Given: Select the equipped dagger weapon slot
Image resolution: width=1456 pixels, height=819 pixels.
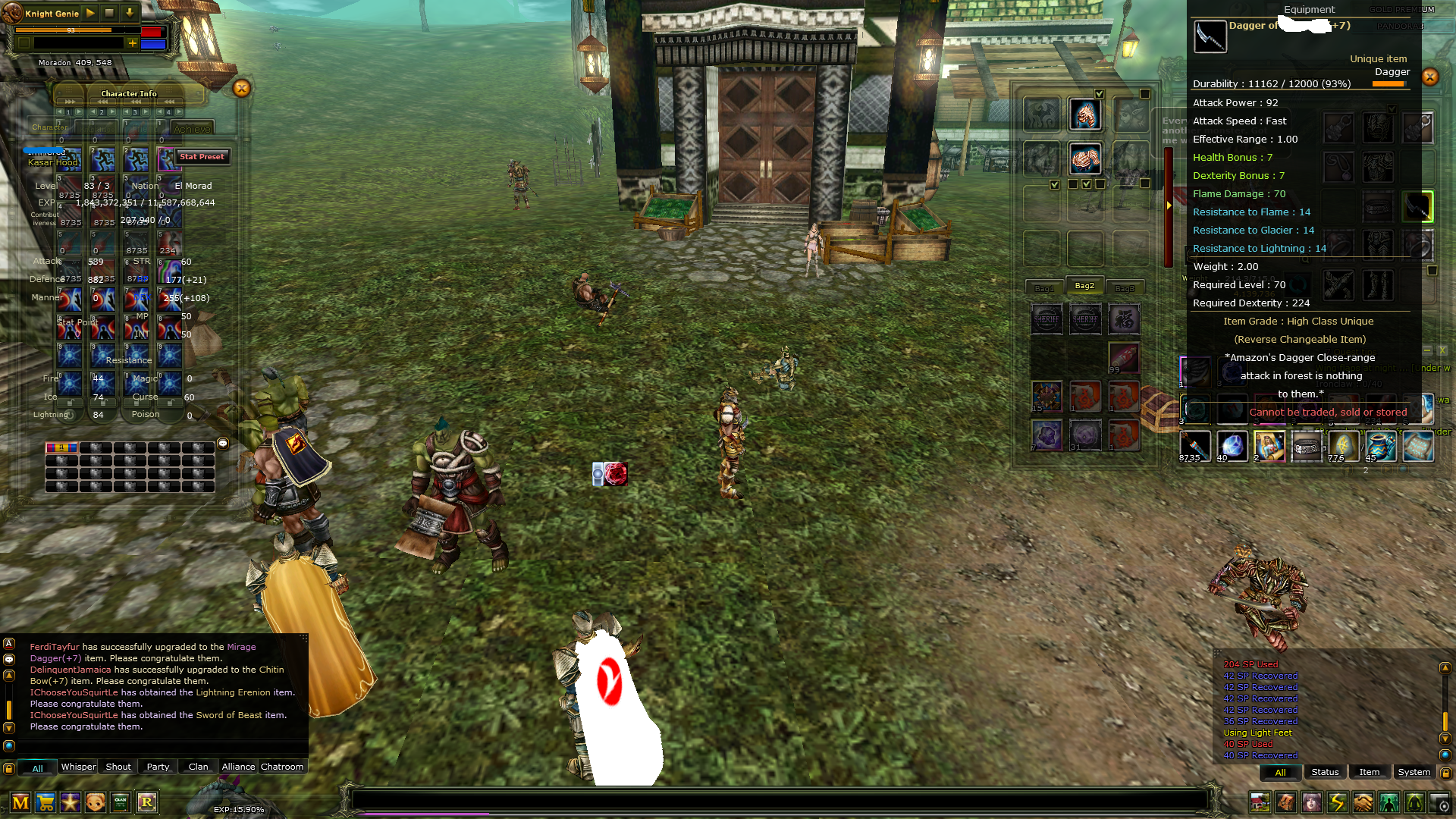Looking at the screenshot, I should click(1417, 206).
